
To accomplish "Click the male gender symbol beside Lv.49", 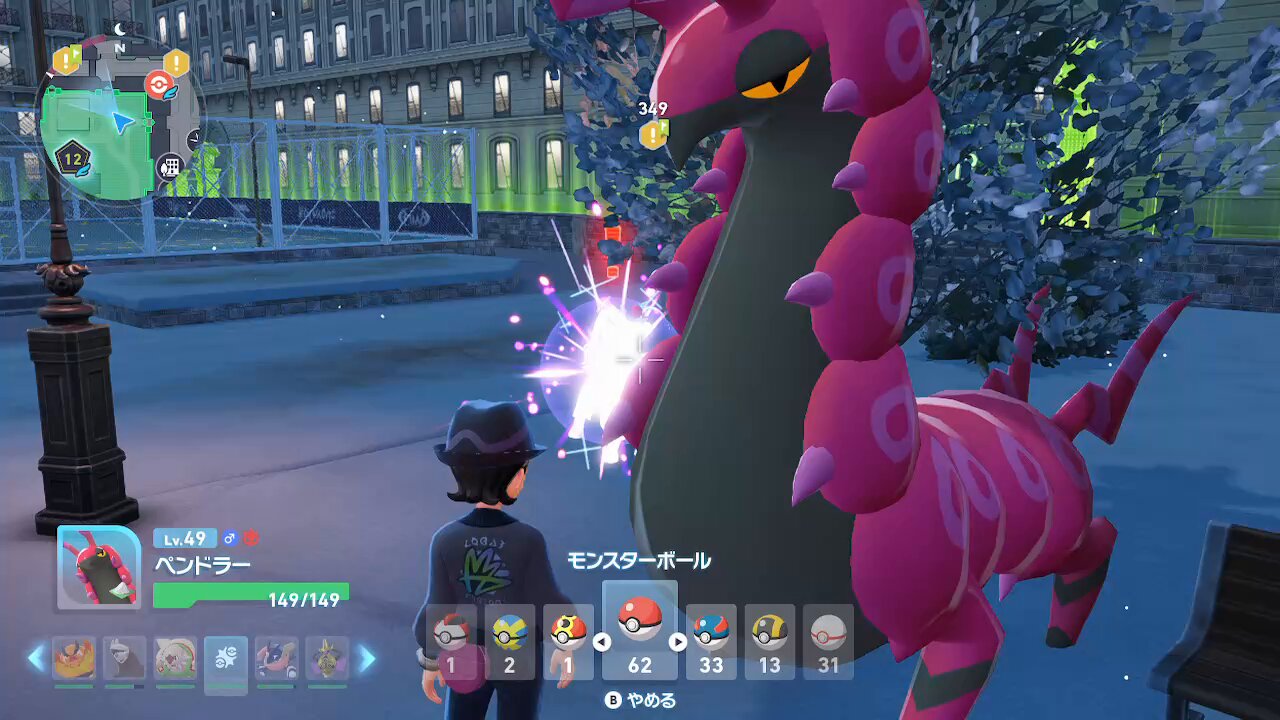I will (230, 538).
